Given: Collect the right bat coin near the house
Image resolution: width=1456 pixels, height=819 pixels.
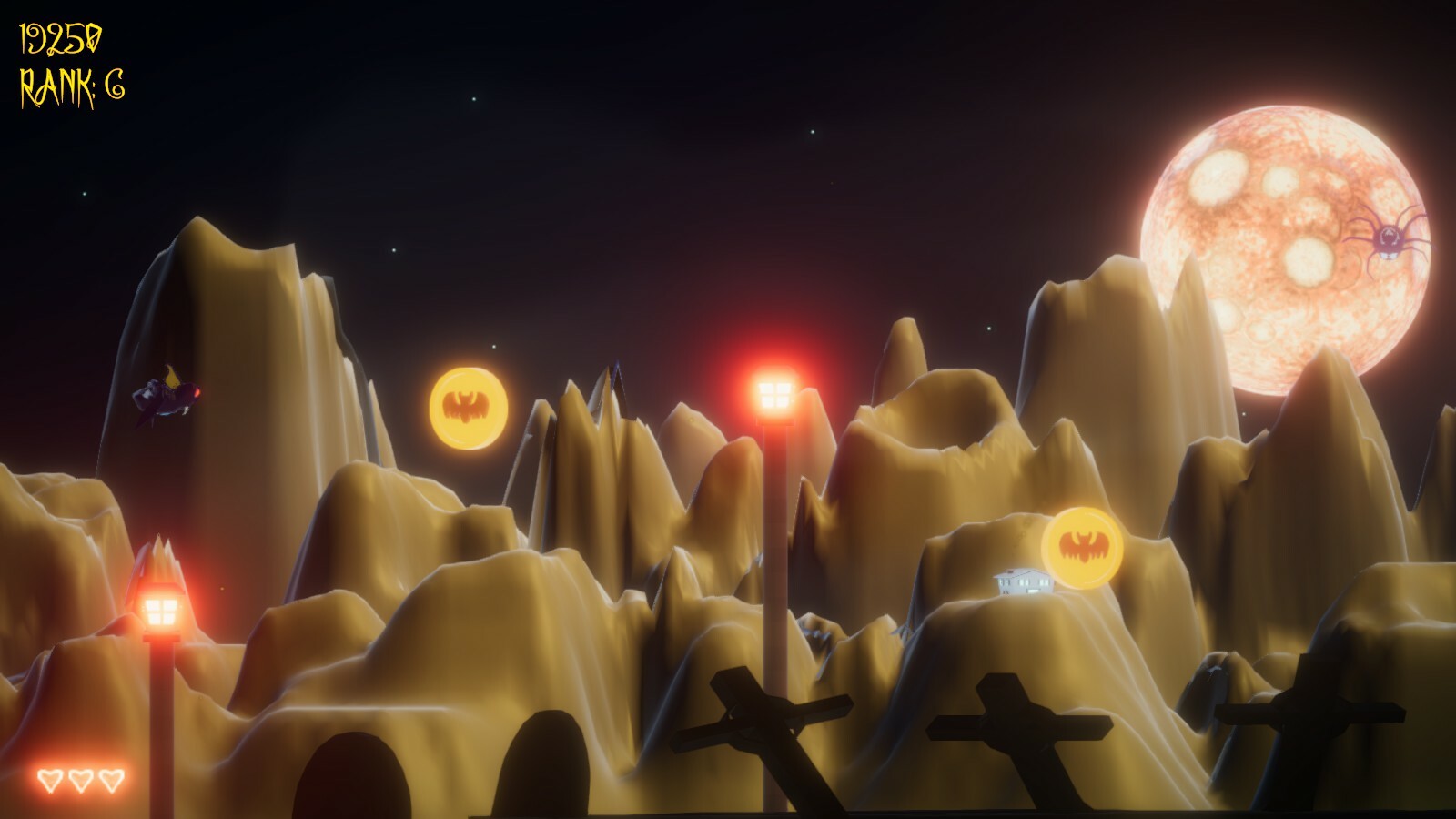Looking at the screenshot, I should click(1083, 546).
